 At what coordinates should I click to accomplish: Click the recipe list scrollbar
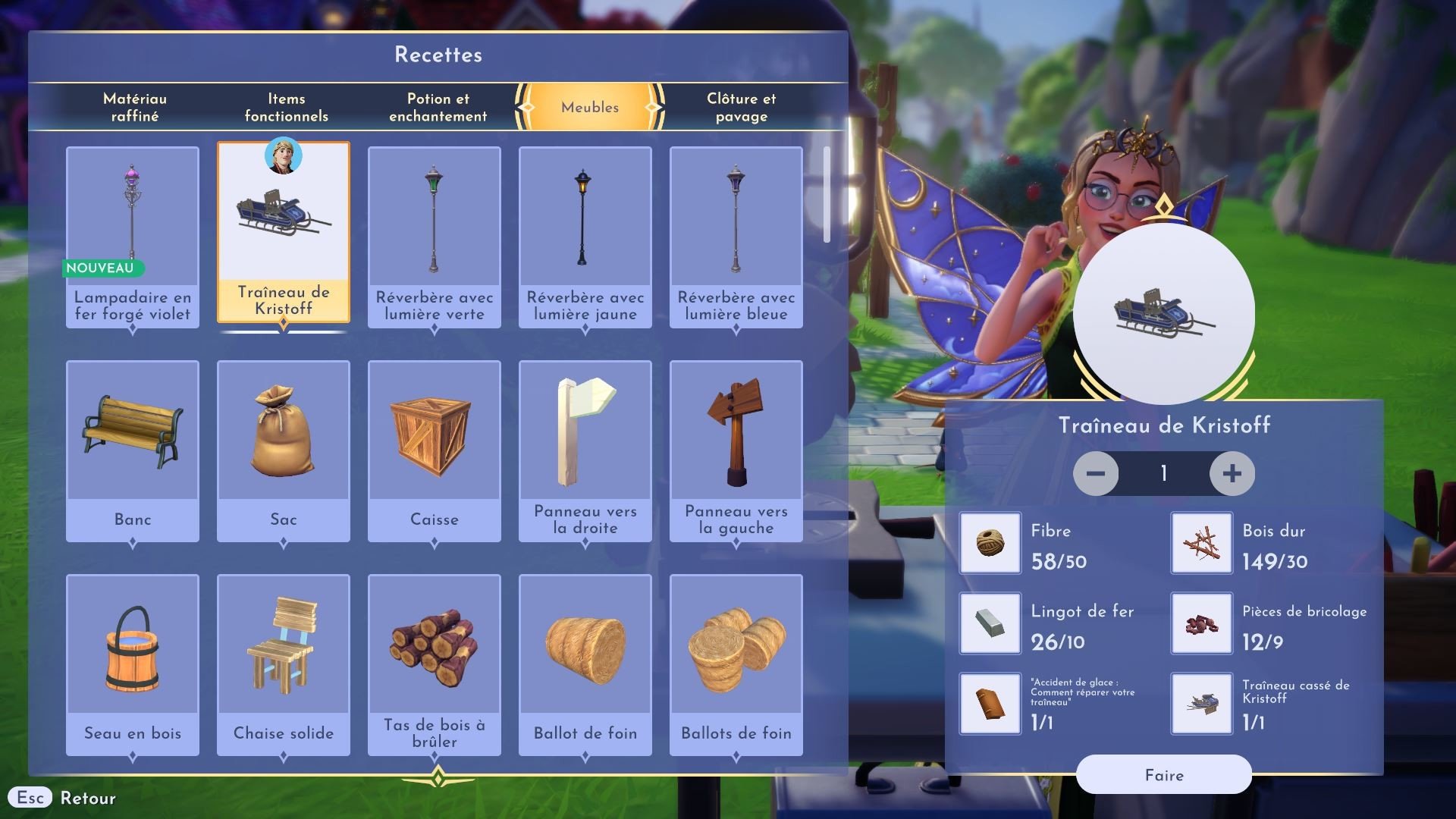pyautogui.click(x=827, y=196)
